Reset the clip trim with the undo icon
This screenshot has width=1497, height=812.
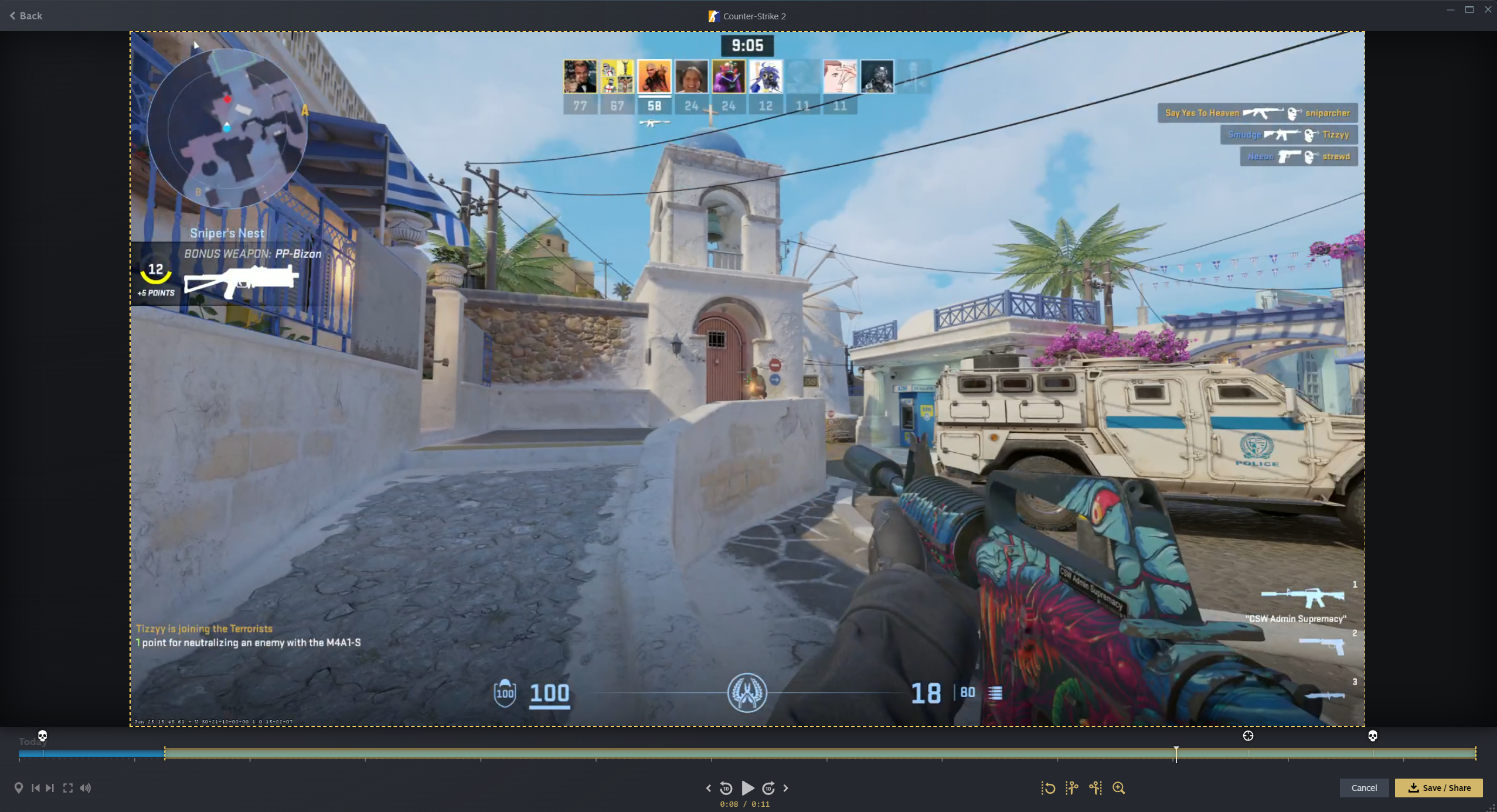(x=1049, y=788)
